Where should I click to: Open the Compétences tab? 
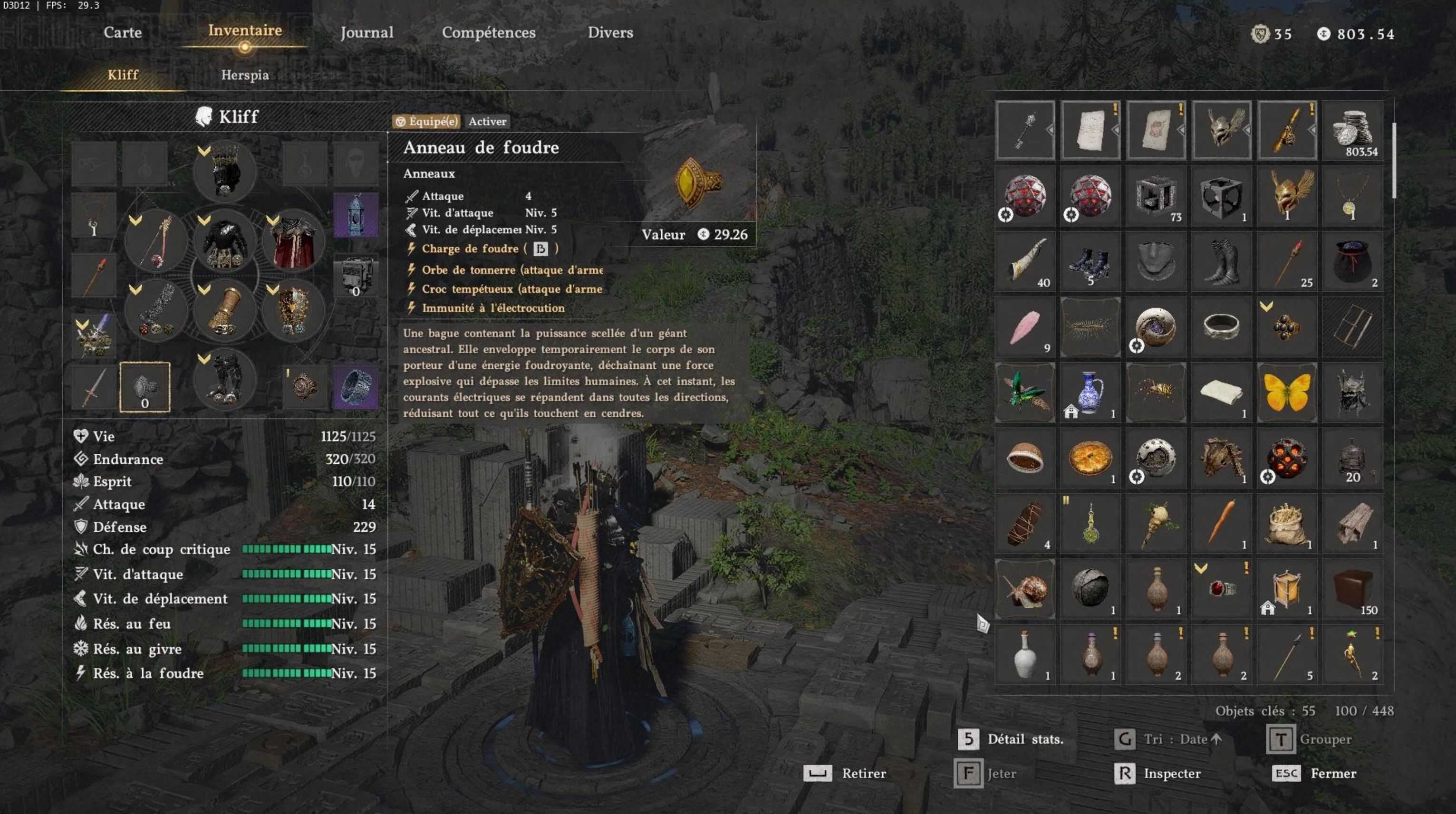[x=488, y=33]
